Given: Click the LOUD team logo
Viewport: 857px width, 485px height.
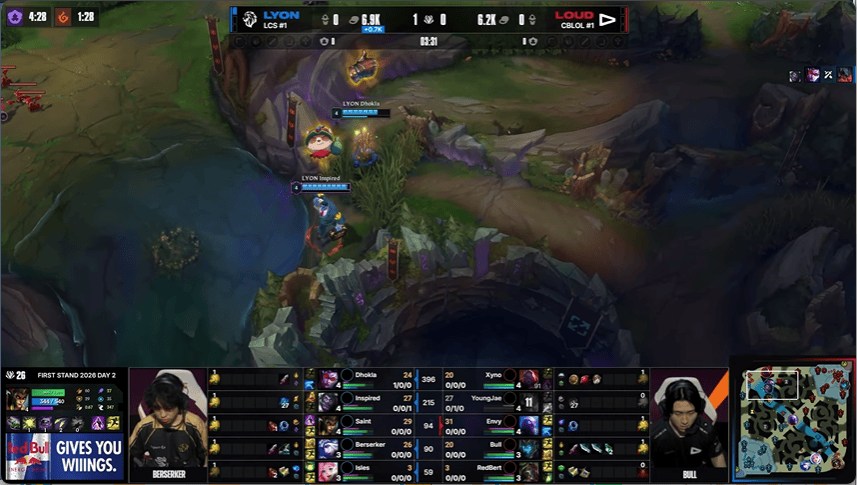Looking at the screenshot, I should 608,20.
